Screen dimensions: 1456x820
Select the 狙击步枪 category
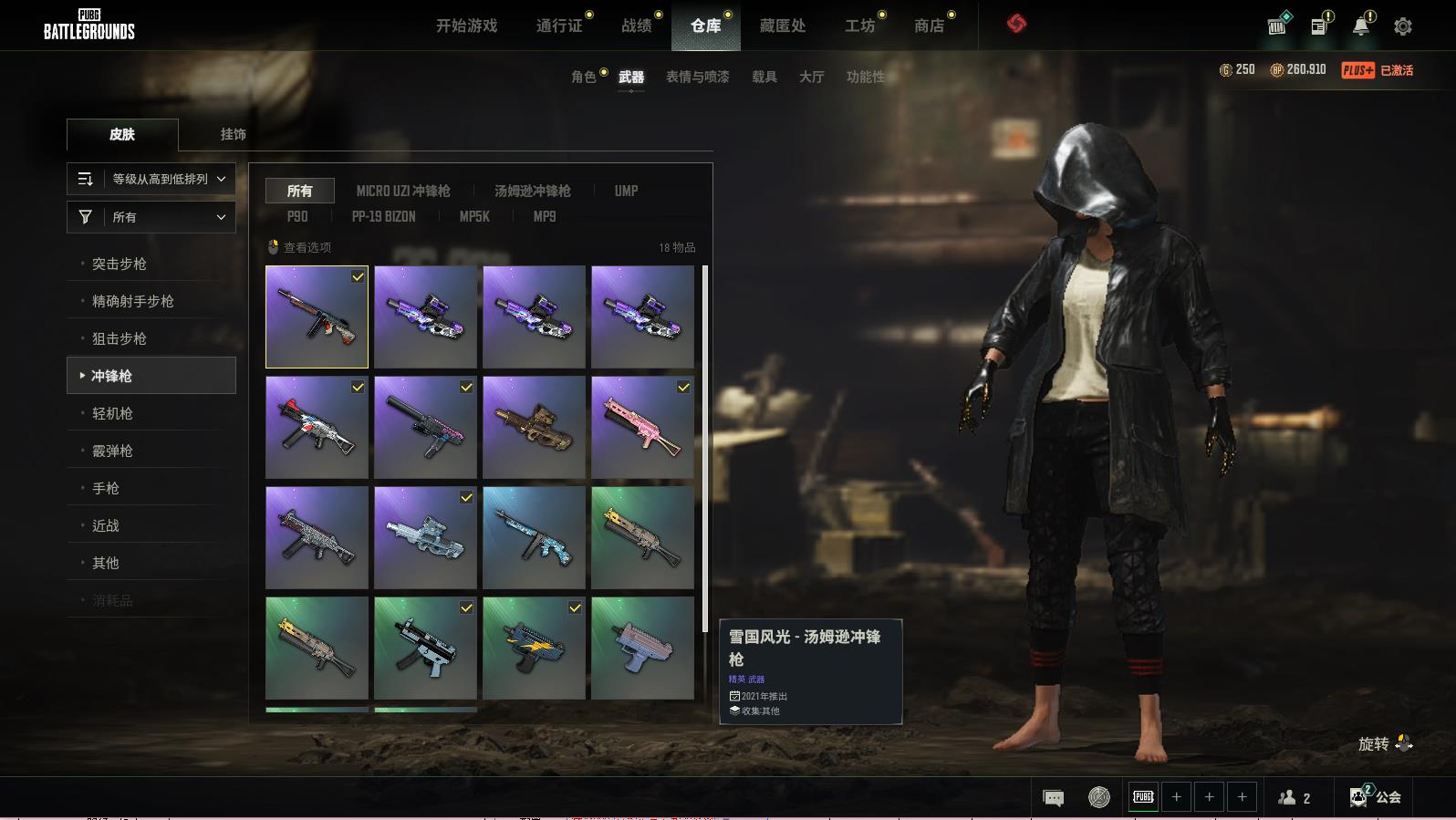click(119, 338)
